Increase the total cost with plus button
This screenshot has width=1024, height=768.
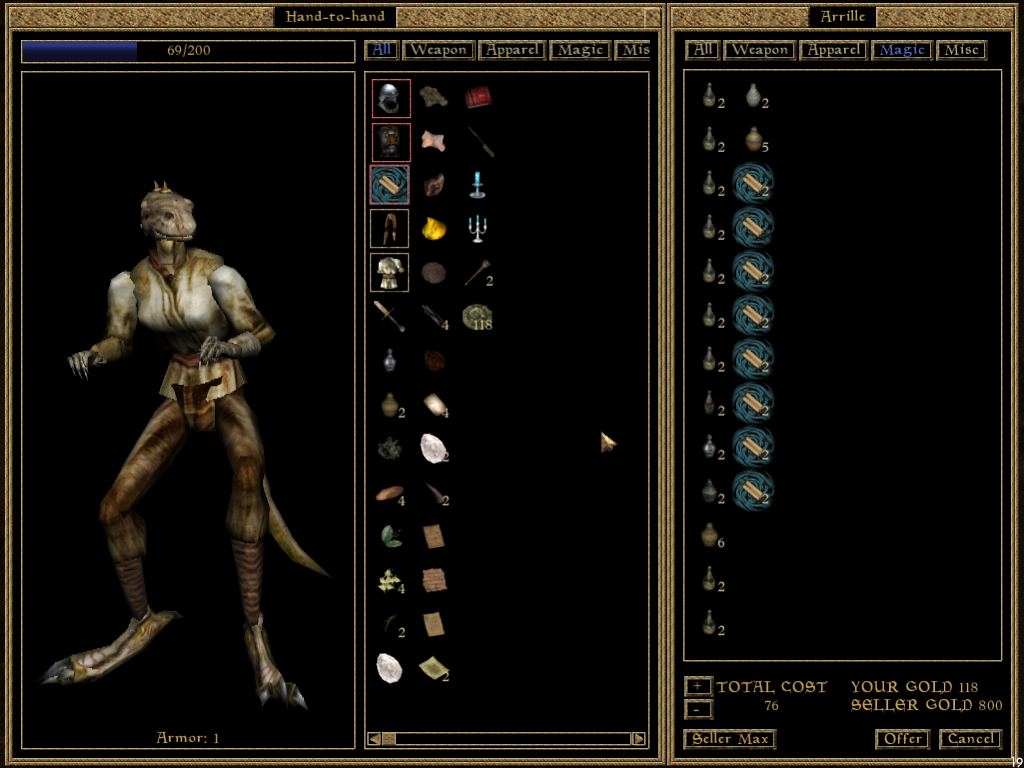[x=698, y=686]
